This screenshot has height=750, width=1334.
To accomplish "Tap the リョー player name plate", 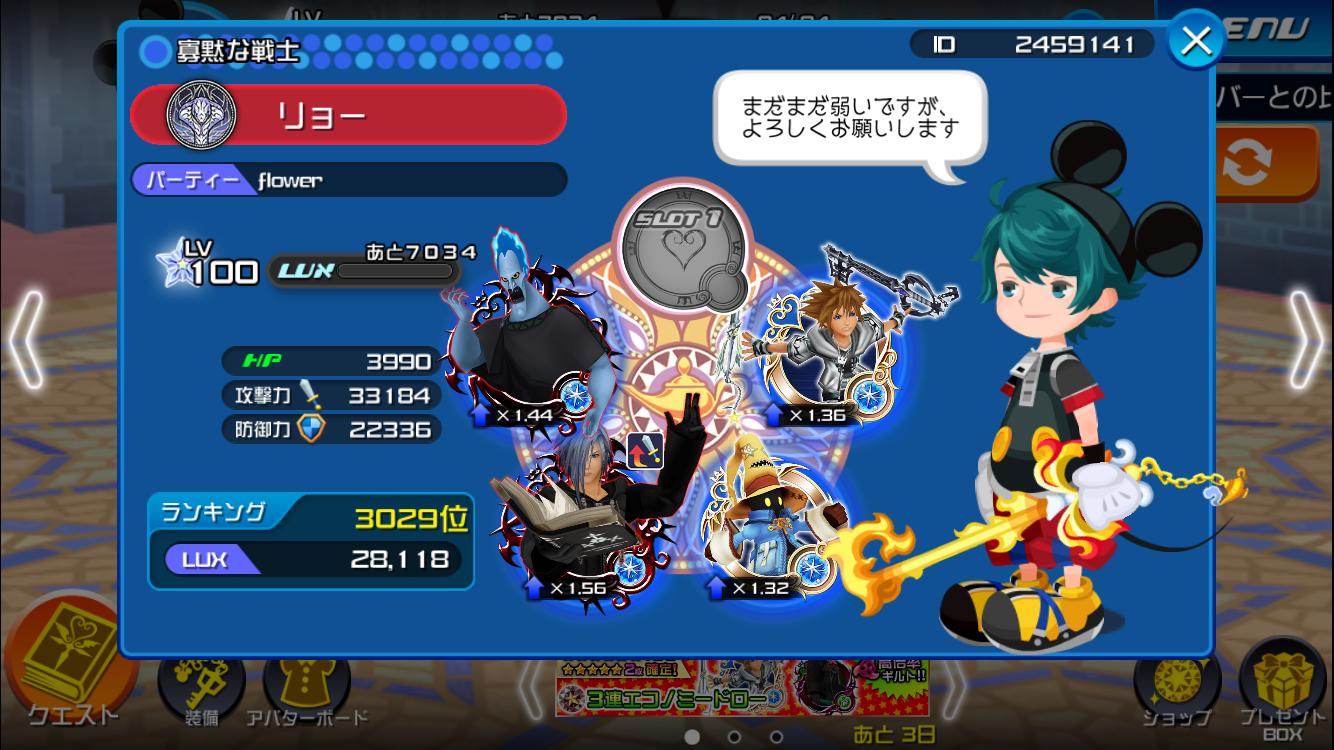I will [x=349, y=114].
